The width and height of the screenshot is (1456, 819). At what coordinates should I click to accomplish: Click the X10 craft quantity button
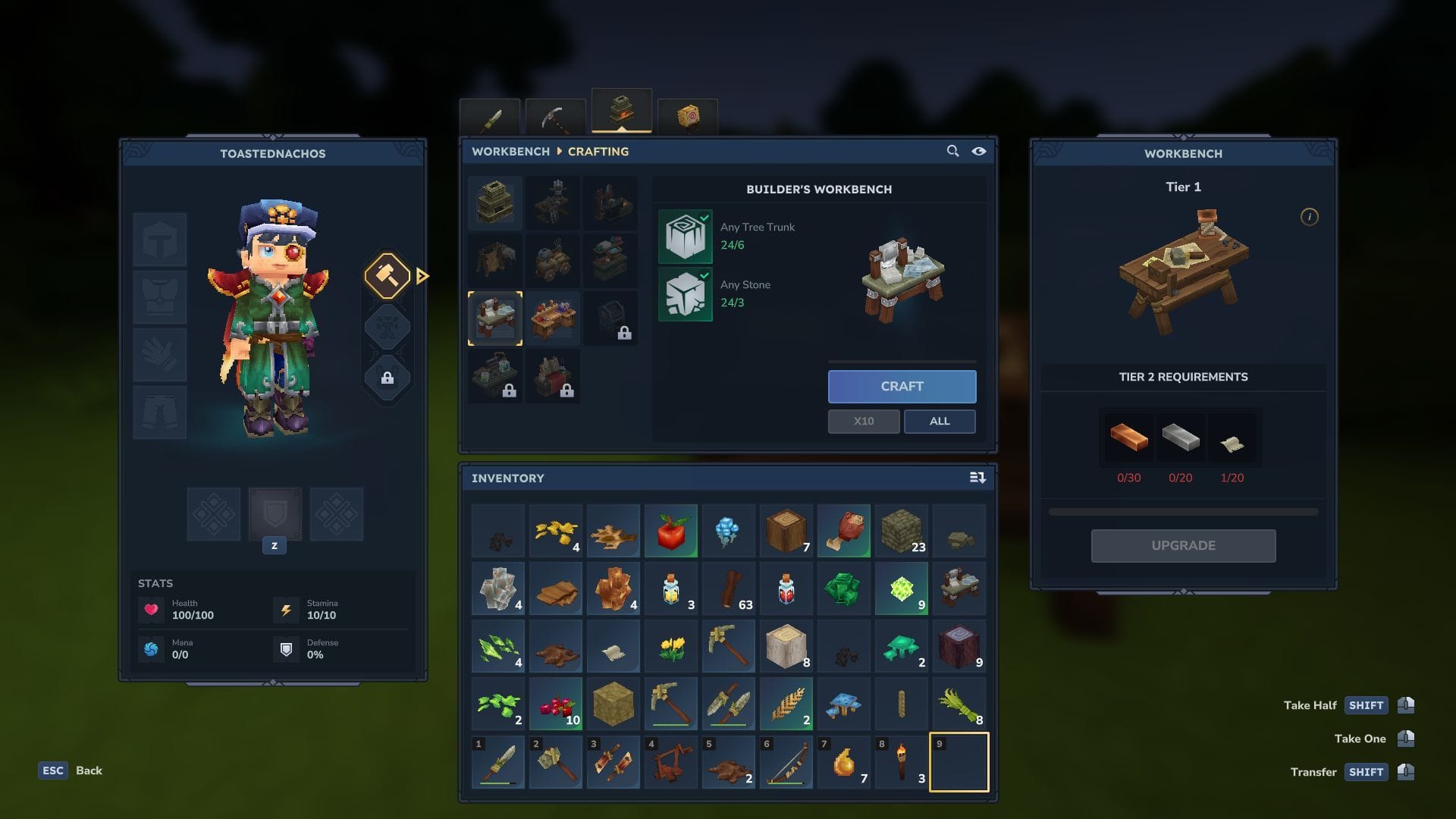(x=864, y=421)
